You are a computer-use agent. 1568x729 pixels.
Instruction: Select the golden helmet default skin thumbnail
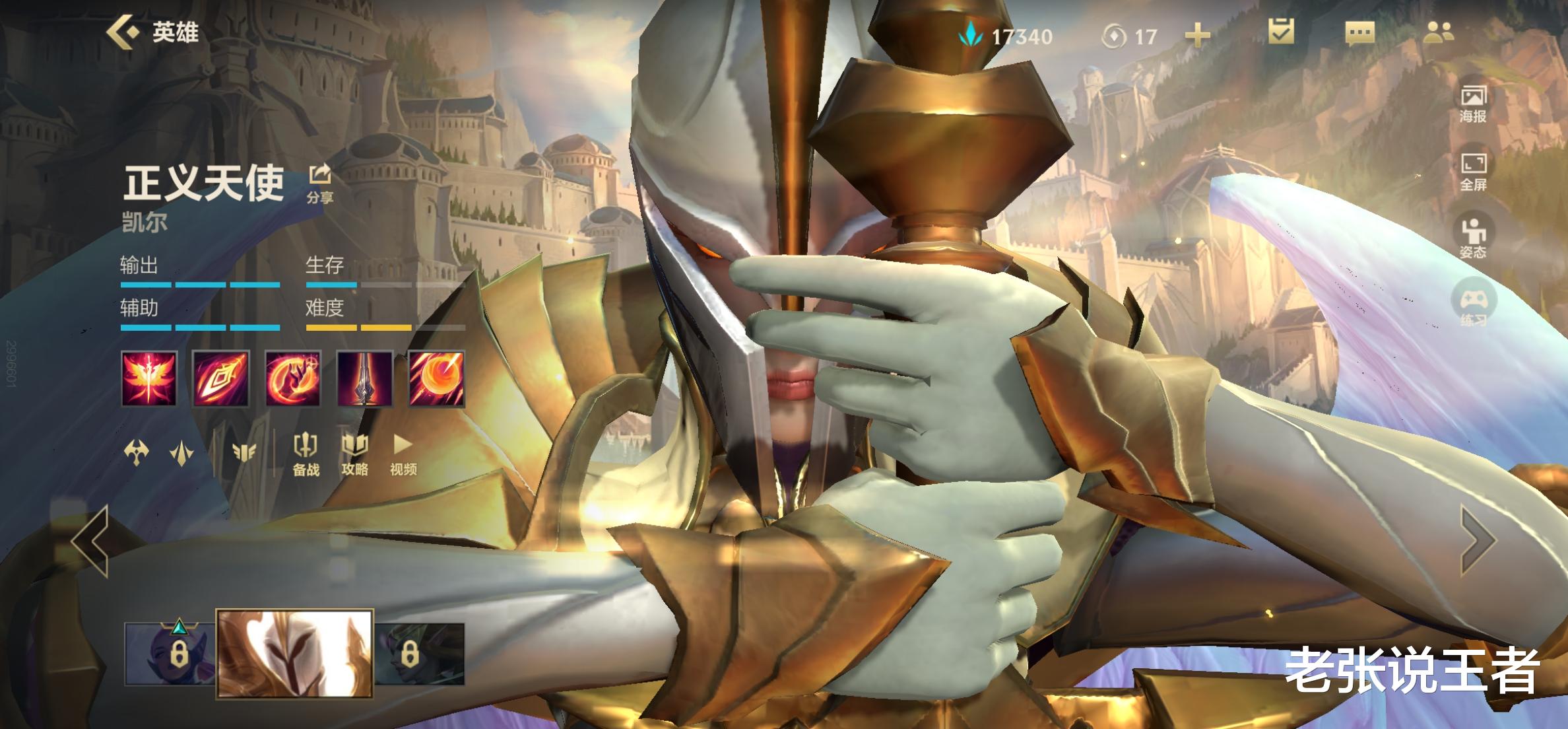click(294, 653)
